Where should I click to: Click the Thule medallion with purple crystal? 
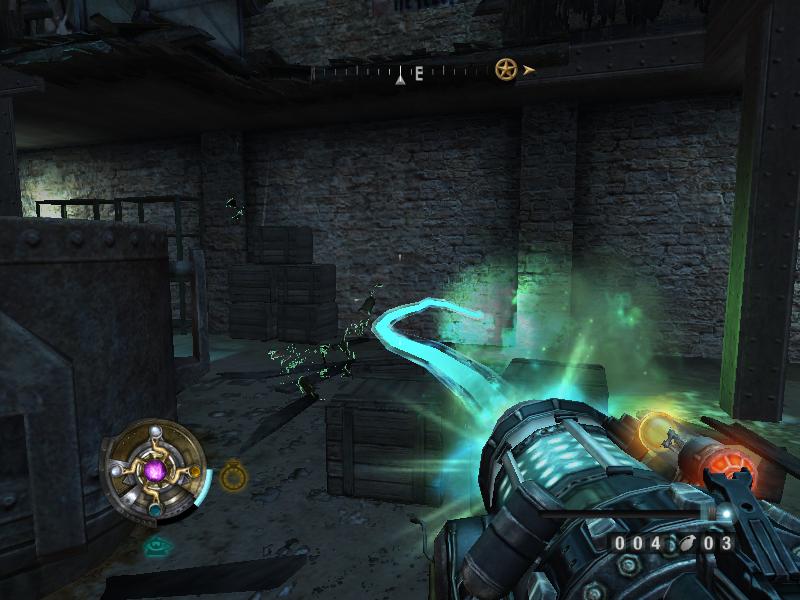(154, 470)
